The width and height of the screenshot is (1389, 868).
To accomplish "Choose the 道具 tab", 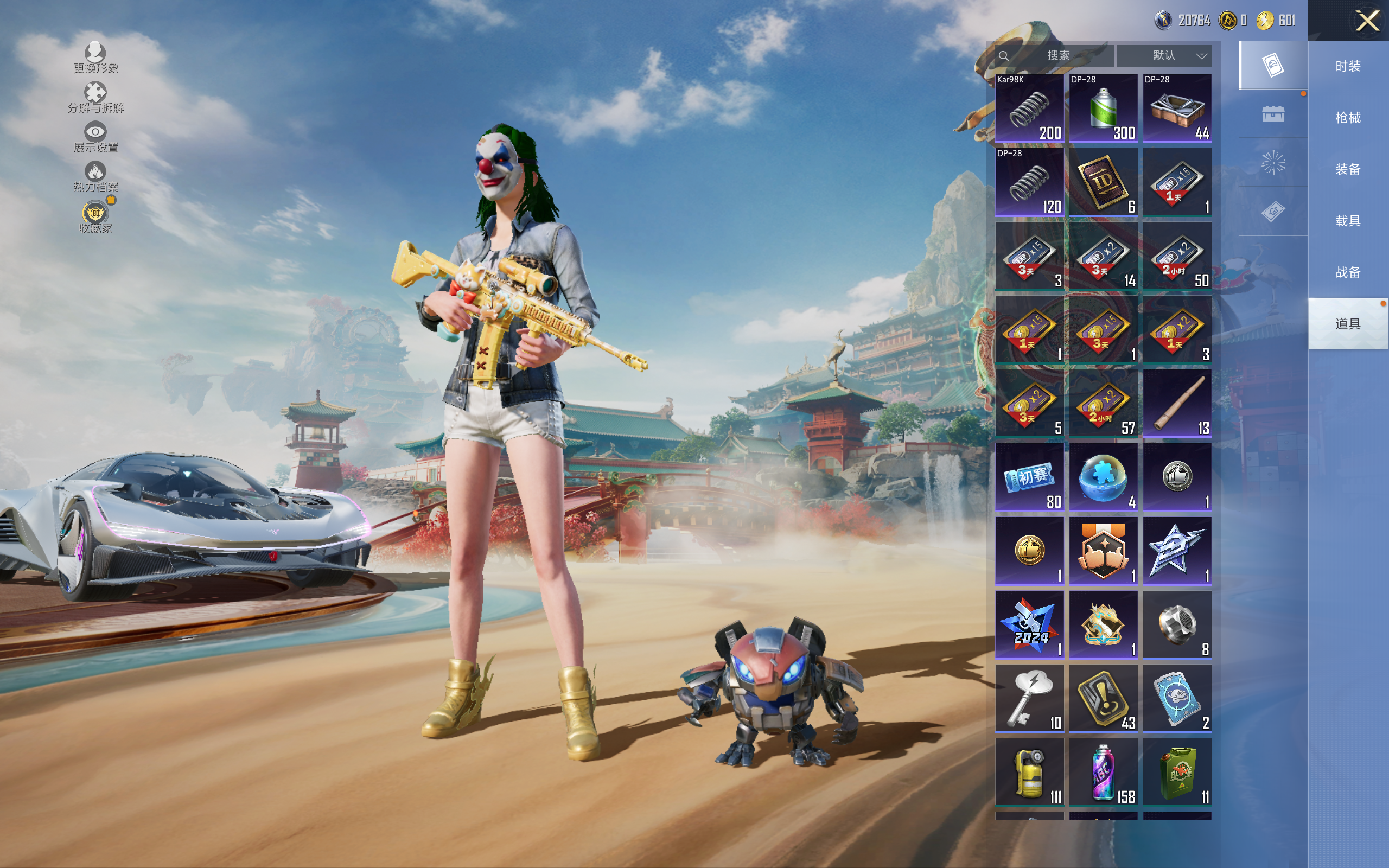I will (1347, 324).
